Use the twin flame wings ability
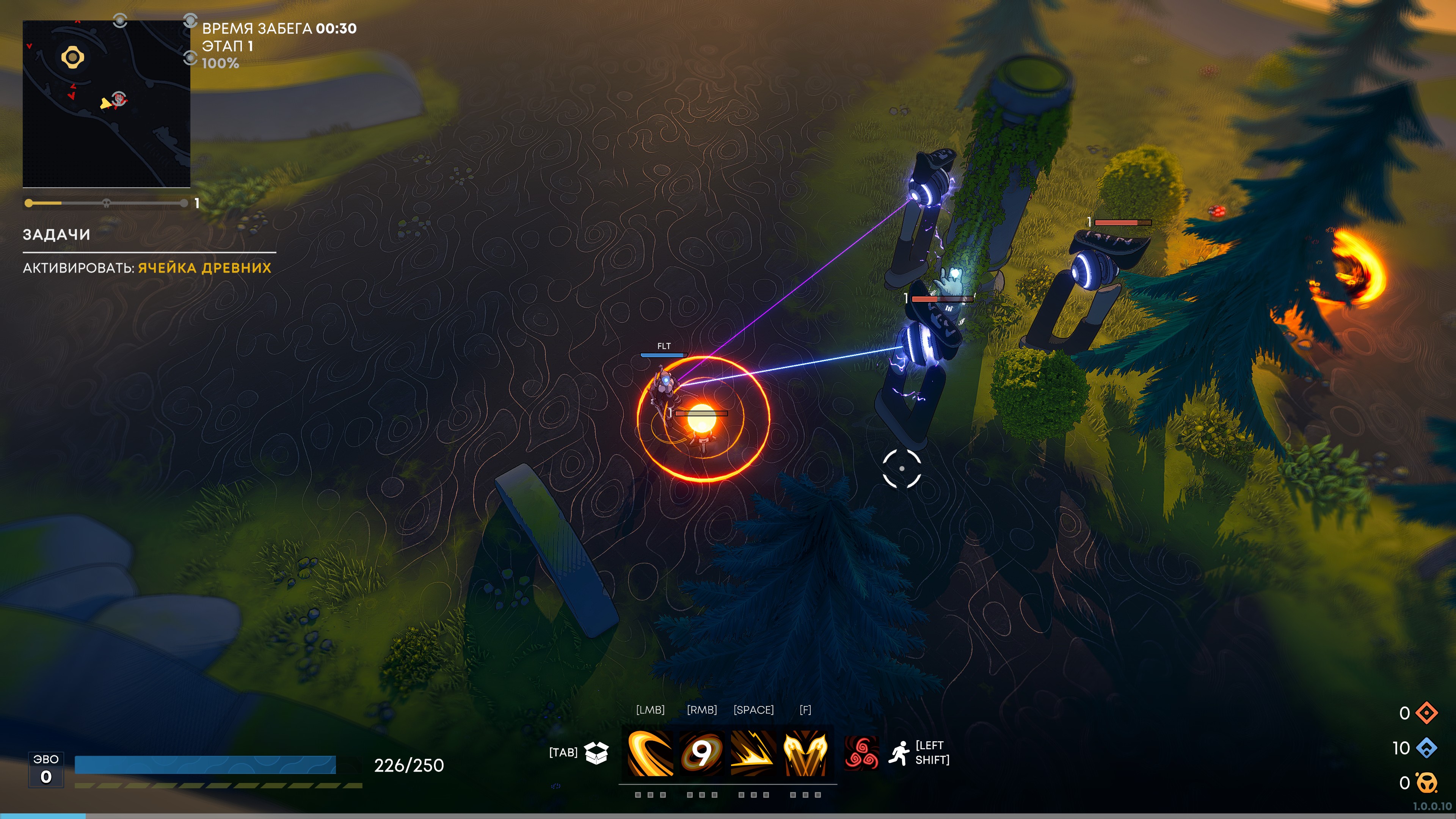This screenshot has width=1456, height=819. 805,753
